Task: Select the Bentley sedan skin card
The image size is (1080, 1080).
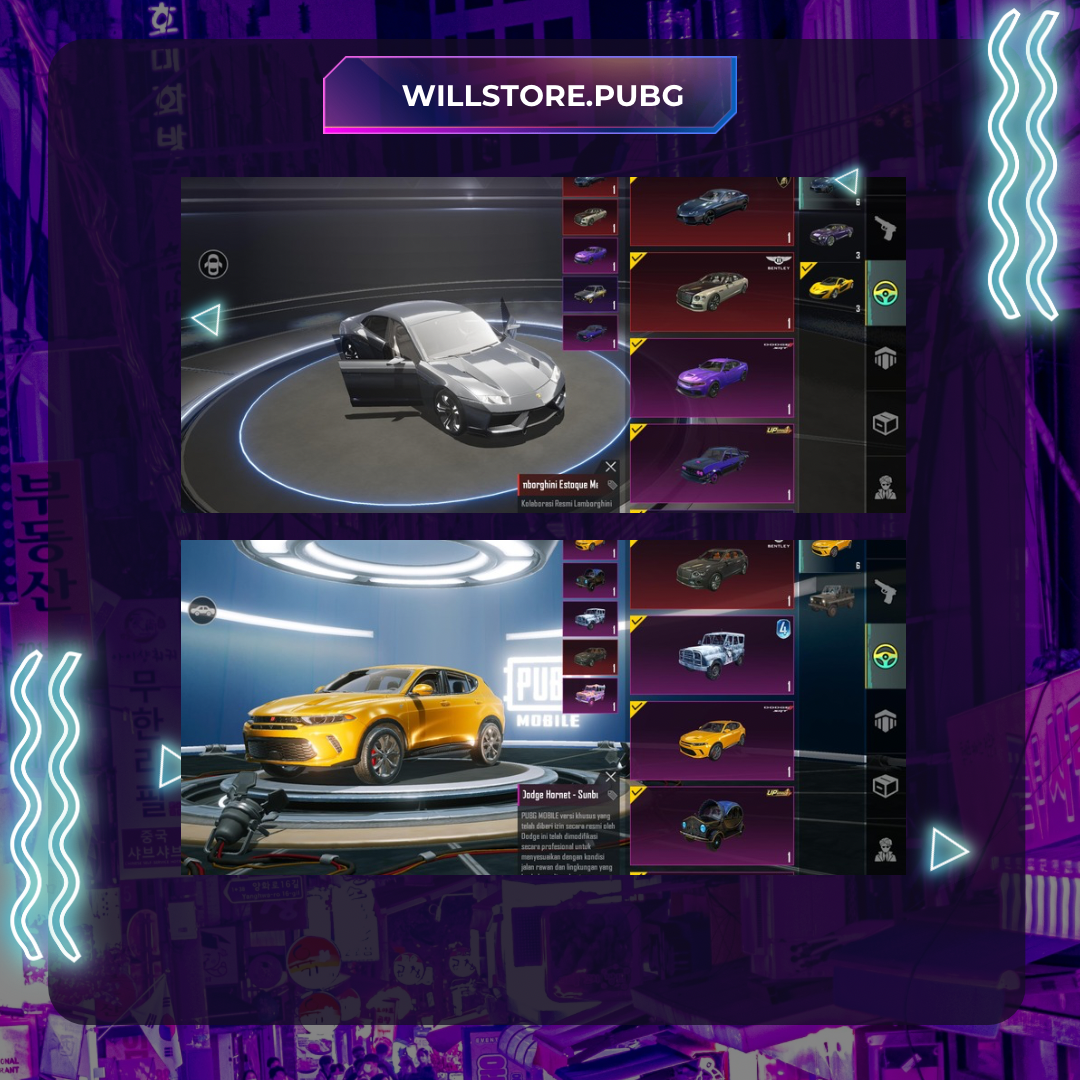Action: tap(711, 291)
